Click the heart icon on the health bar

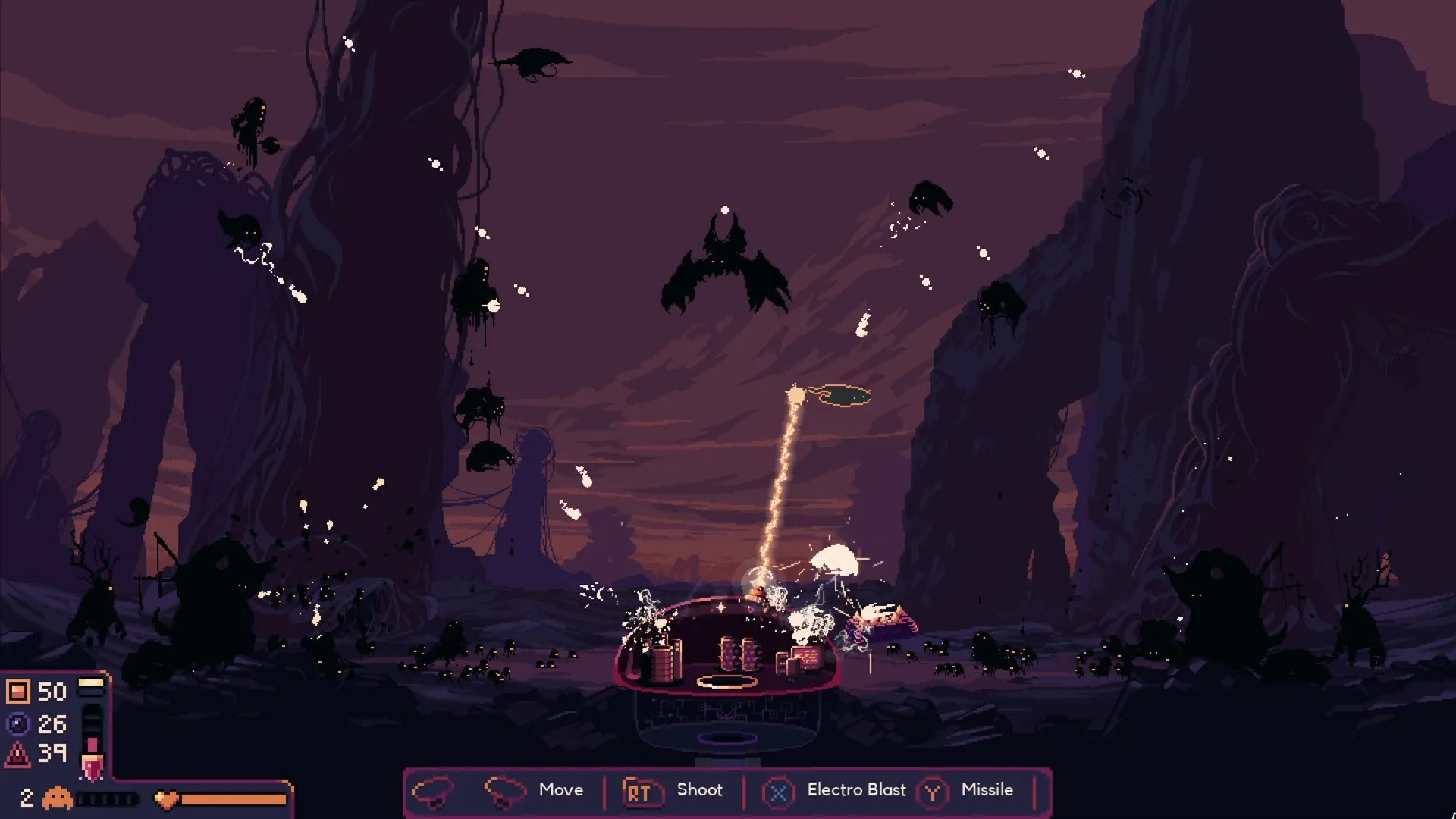click(165, 796)
